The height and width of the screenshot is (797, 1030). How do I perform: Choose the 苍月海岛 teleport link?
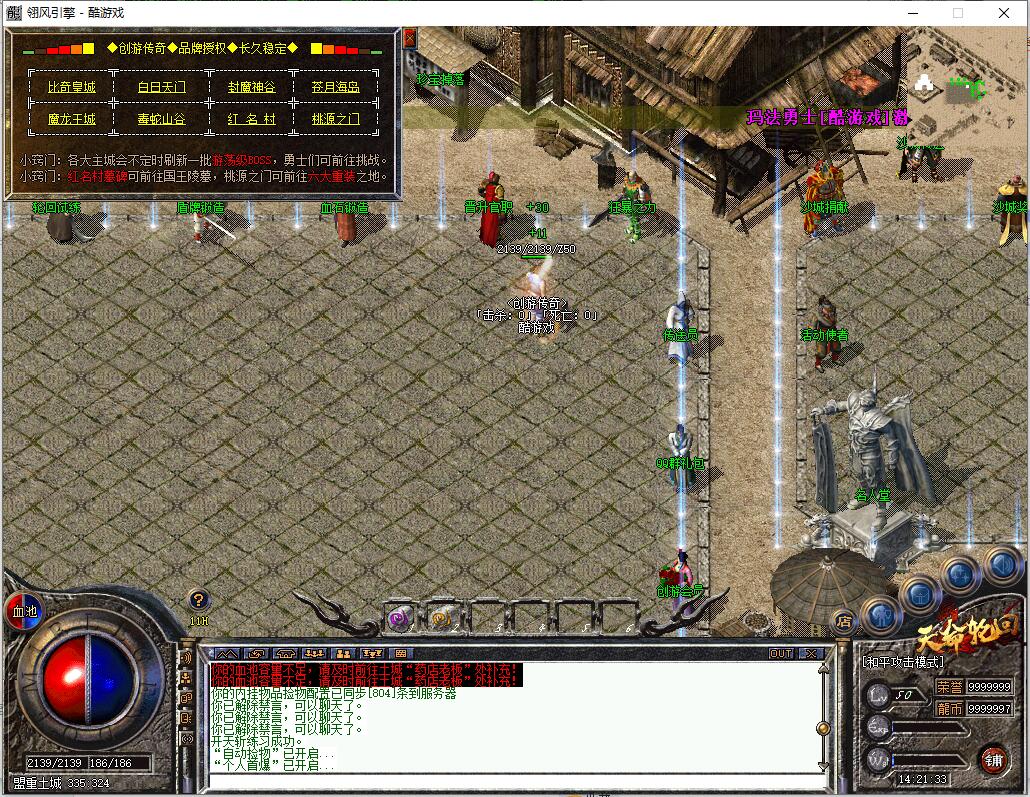click(x=336, y=87)
